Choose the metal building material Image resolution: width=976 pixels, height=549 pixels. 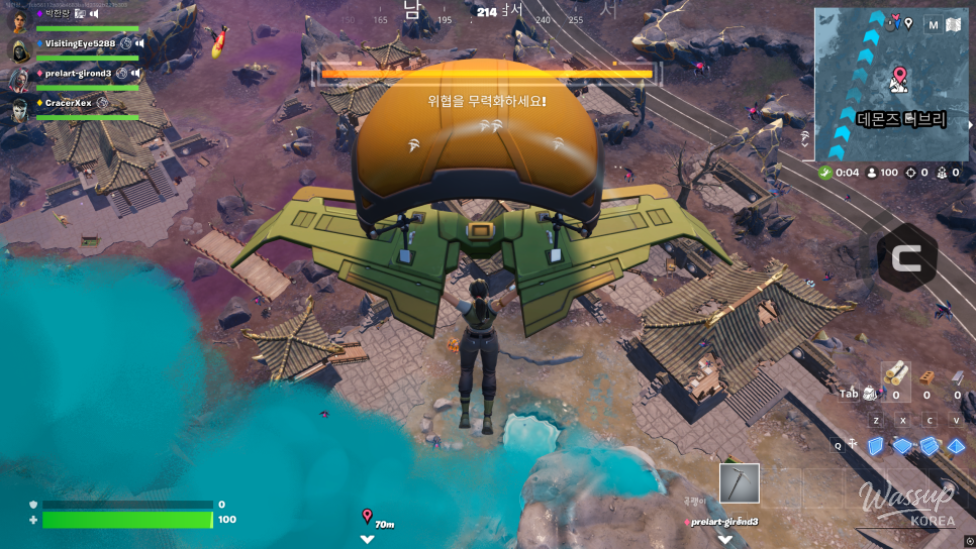tap(956, 376)
